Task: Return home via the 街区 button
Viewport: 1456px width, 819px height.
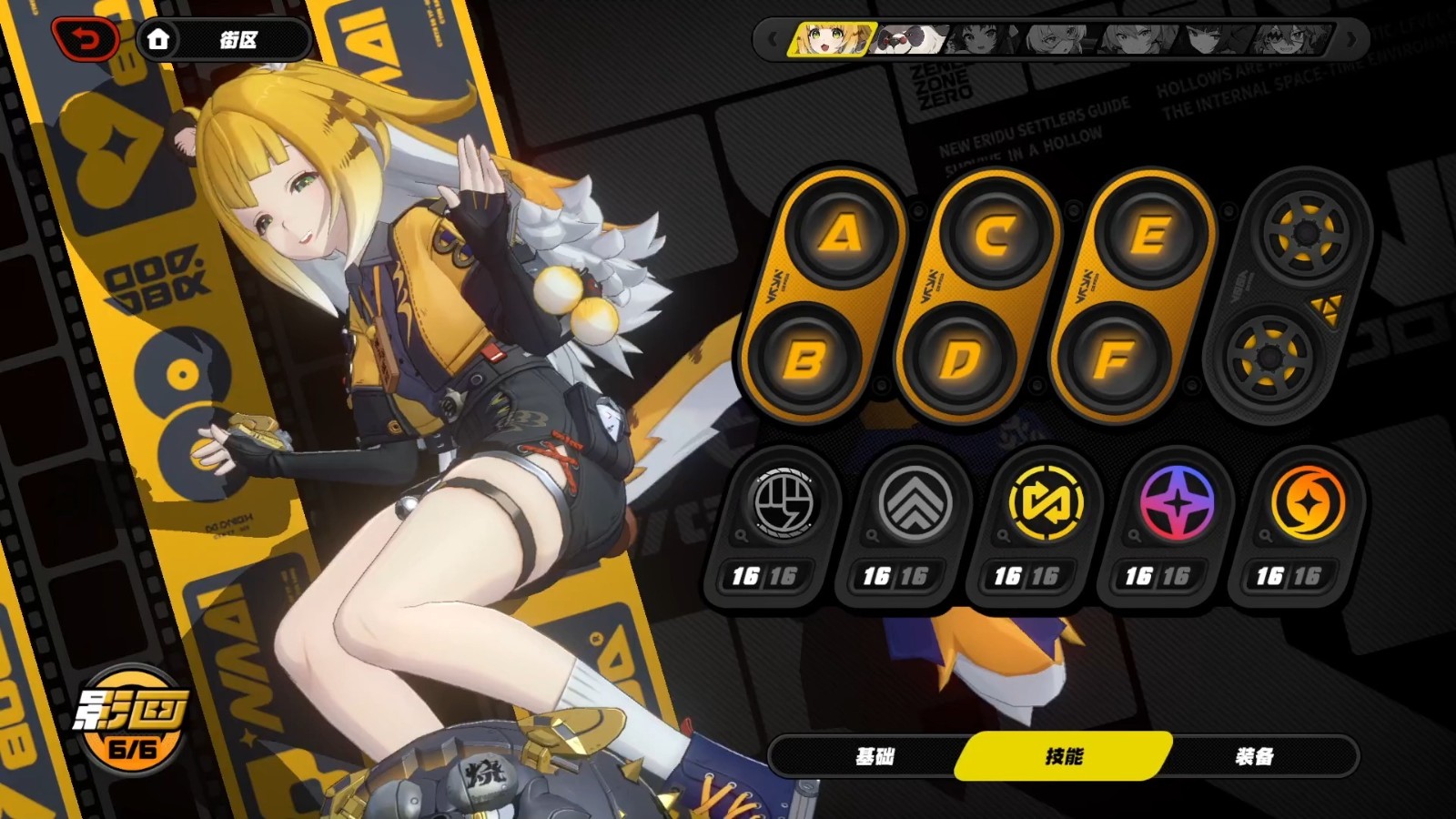Action: (224, 40)
